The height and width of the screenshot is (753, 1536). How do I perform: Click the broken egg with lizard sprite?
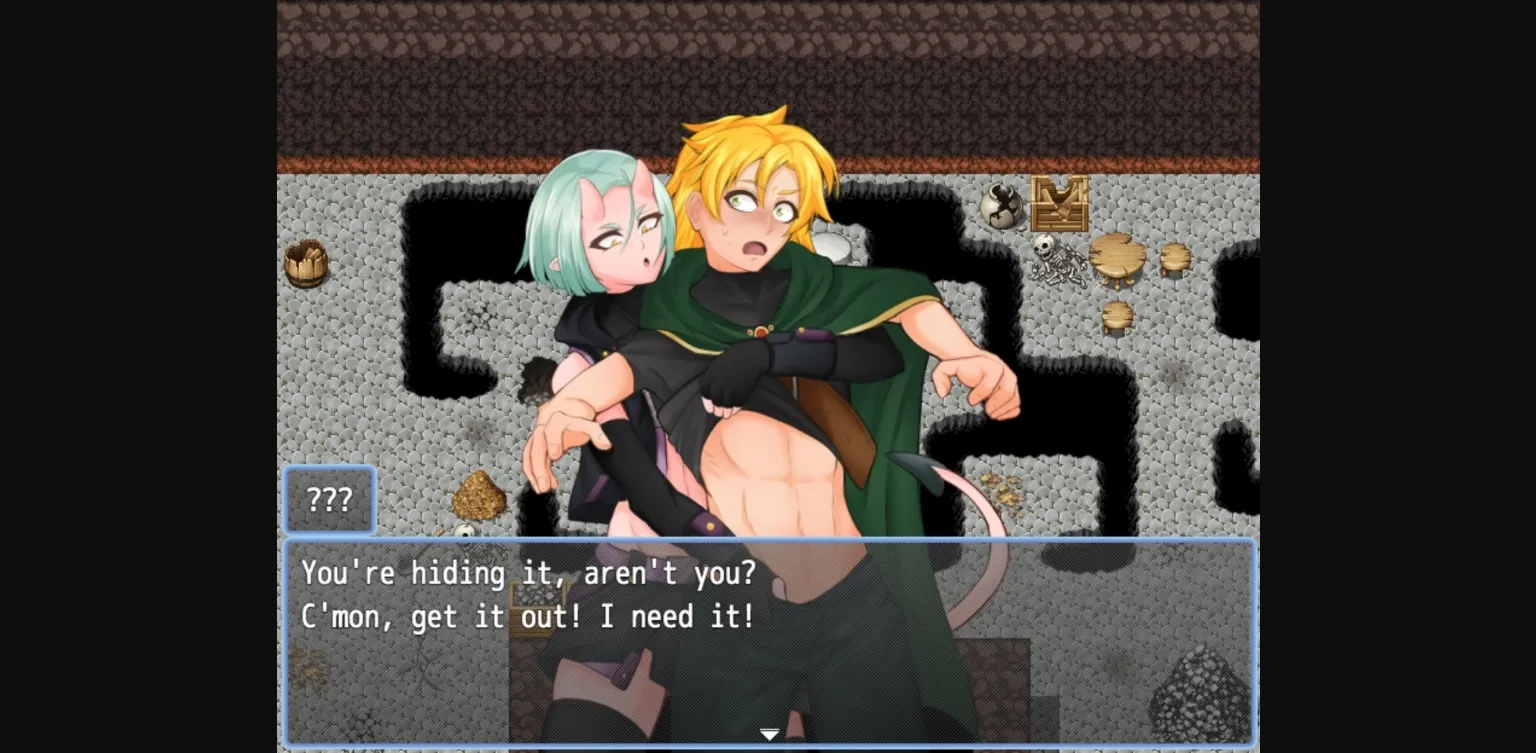(x=1000, y=205)
